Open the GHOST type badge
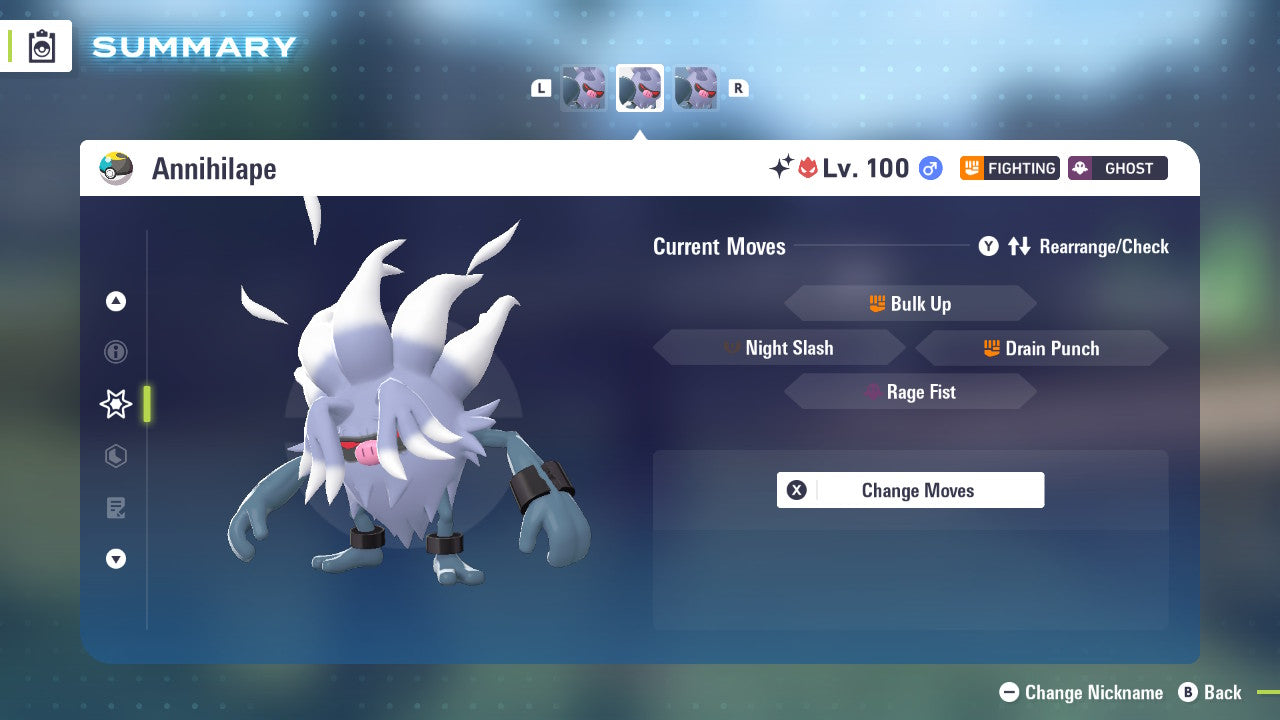 point(1117,168)
